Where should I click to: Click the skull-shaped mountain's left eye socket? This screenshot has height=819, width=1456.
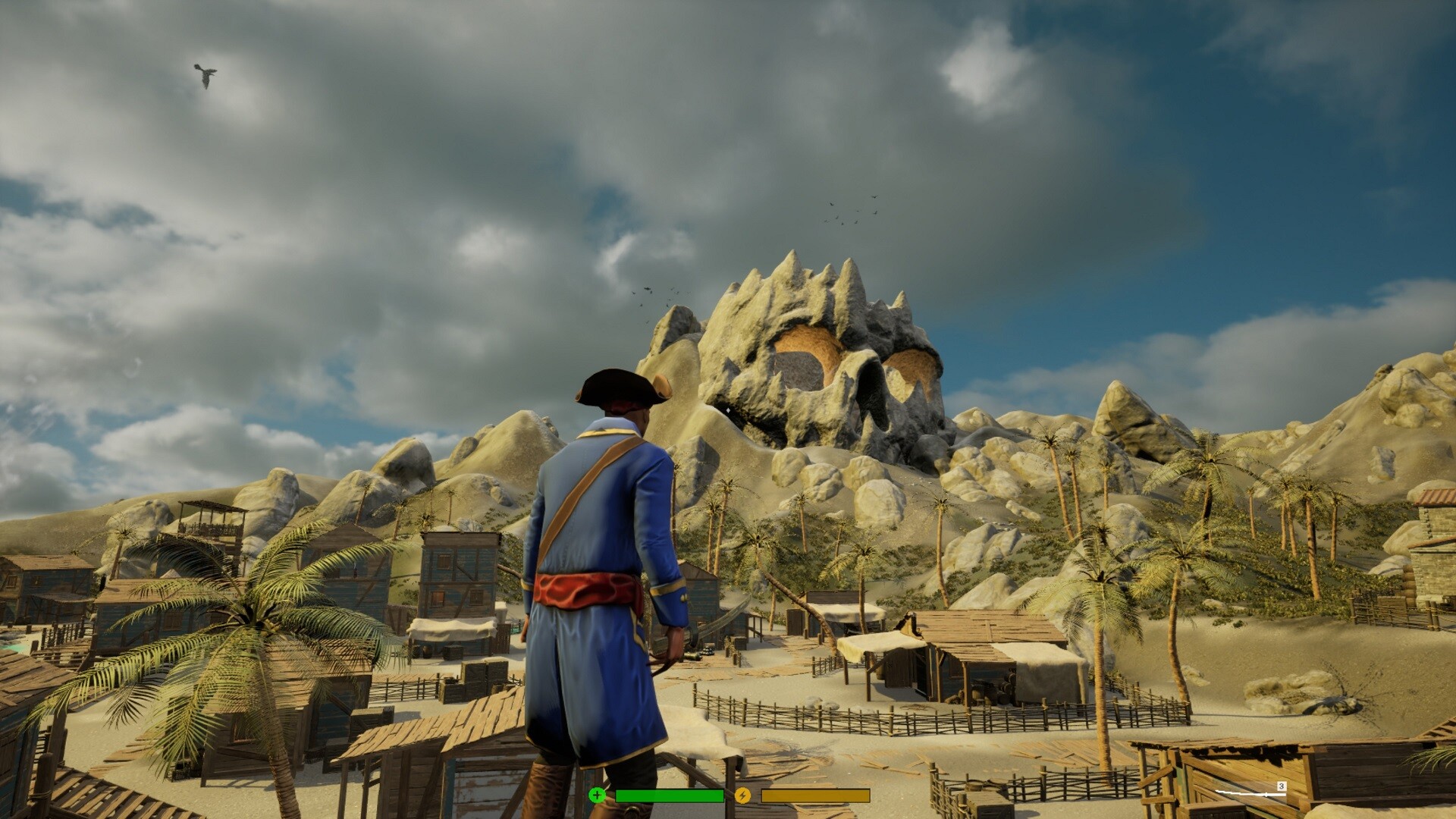pos(804,358)
